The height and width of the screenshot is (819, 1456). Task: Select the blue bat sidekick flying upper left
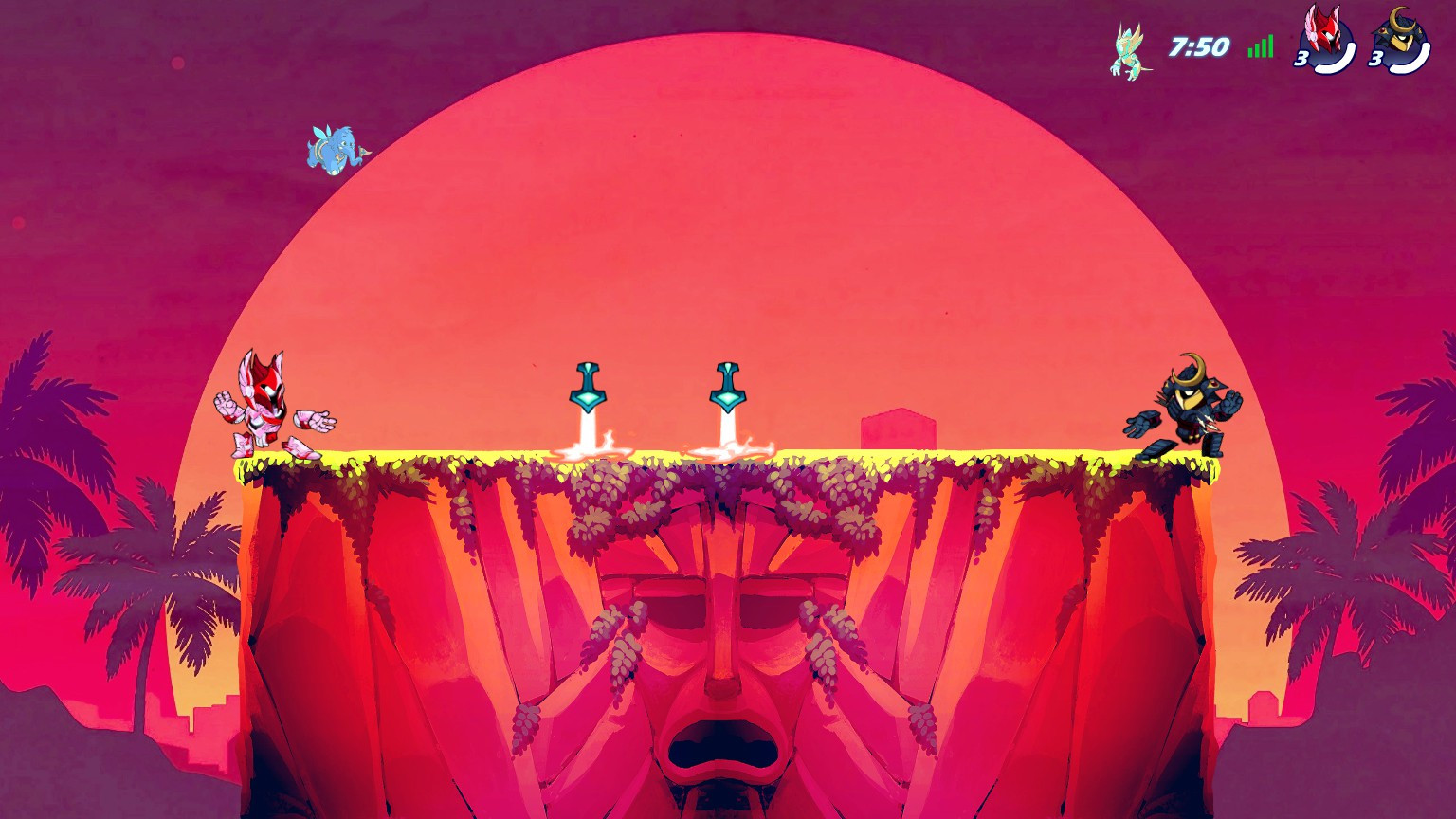click(x=334, y=148)
